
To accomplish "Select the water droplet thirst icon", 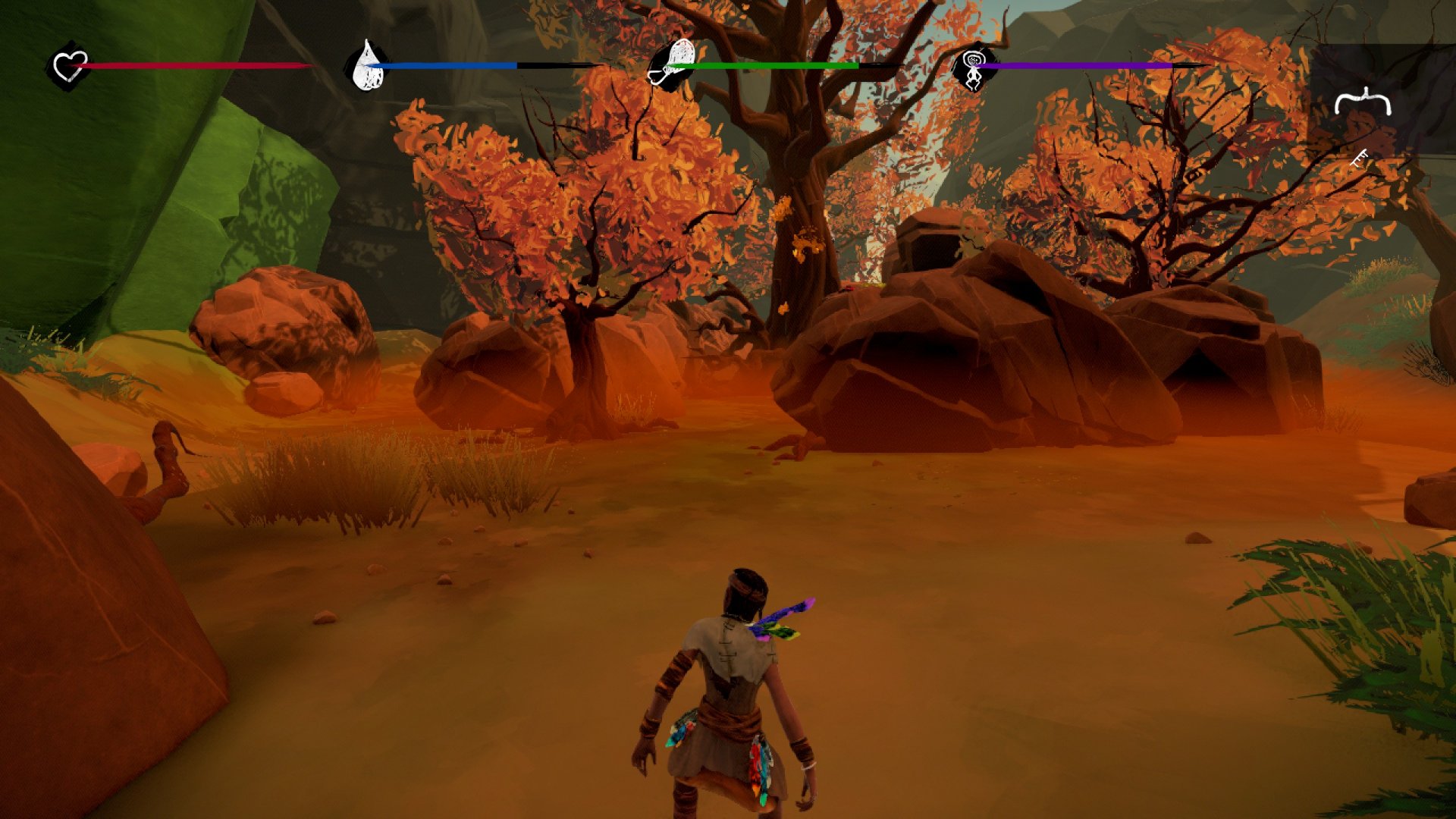I will coord(368,66).
